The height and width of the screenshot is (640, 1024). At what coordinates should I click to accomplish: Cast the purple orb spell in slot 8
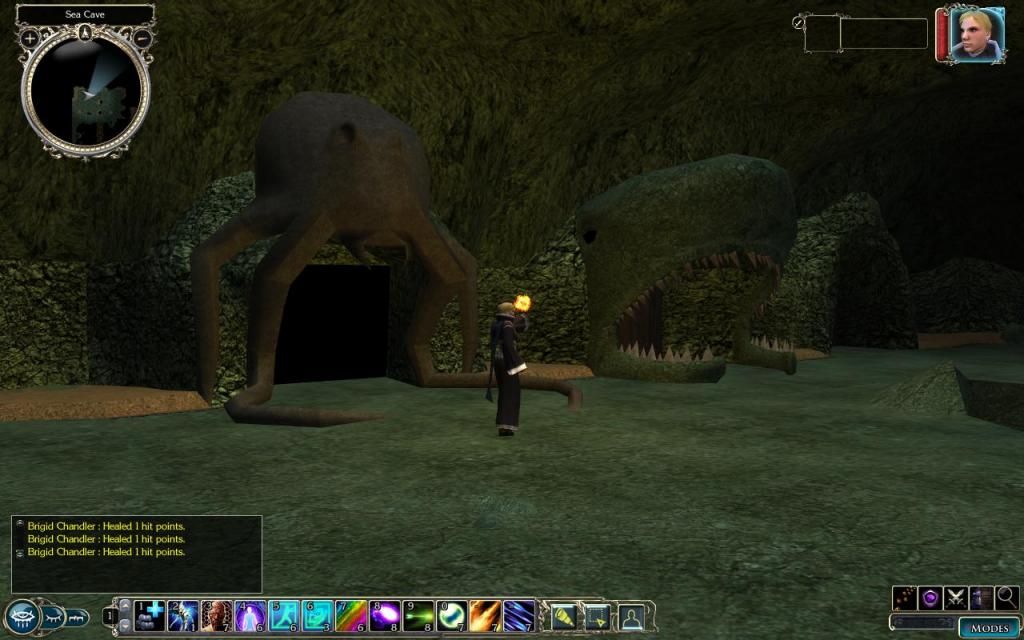(x=384, y=615)
